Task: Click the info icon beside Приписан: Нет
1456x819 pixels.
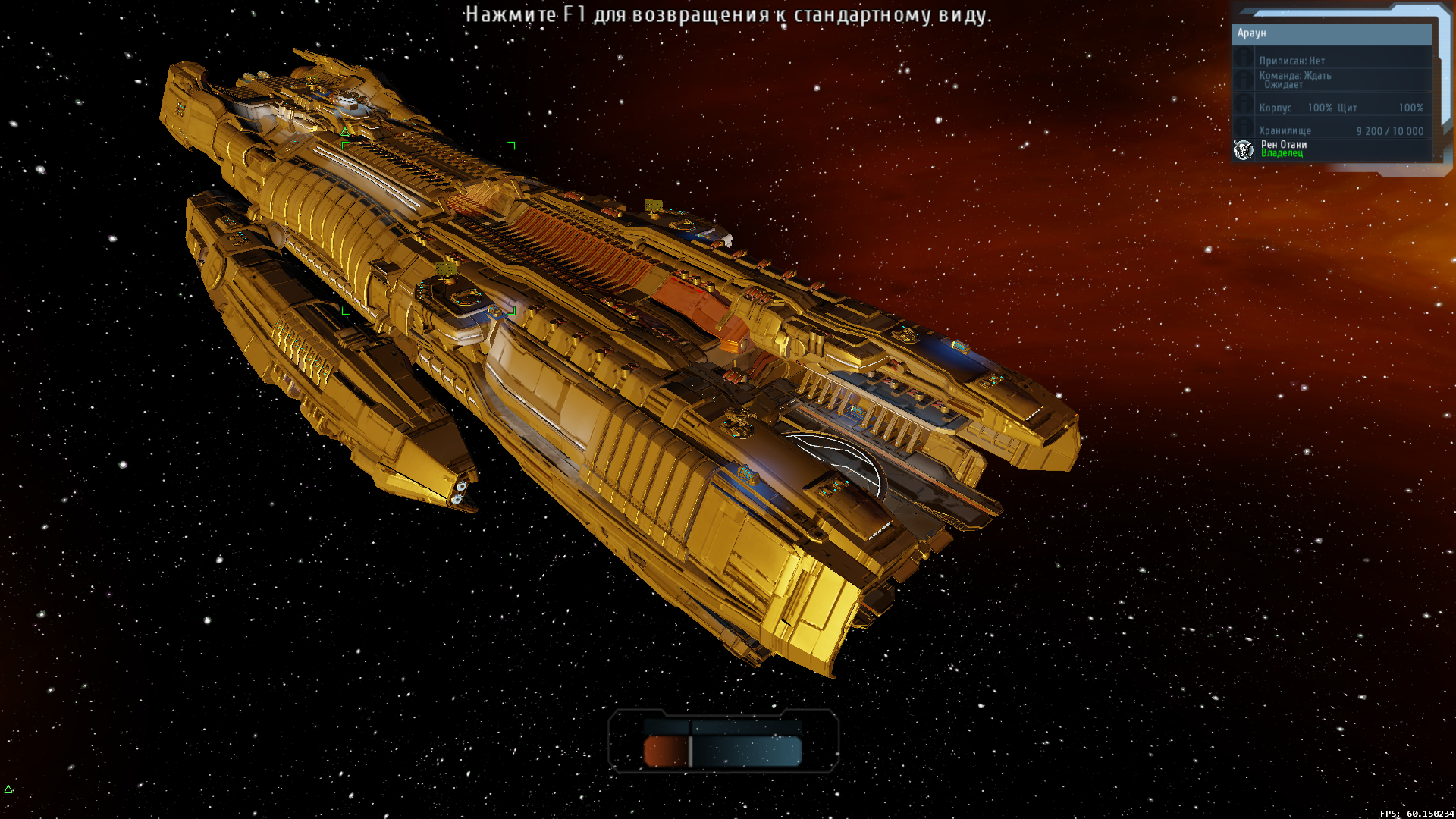Action: pyautogui.click(x=1244, y=58)
